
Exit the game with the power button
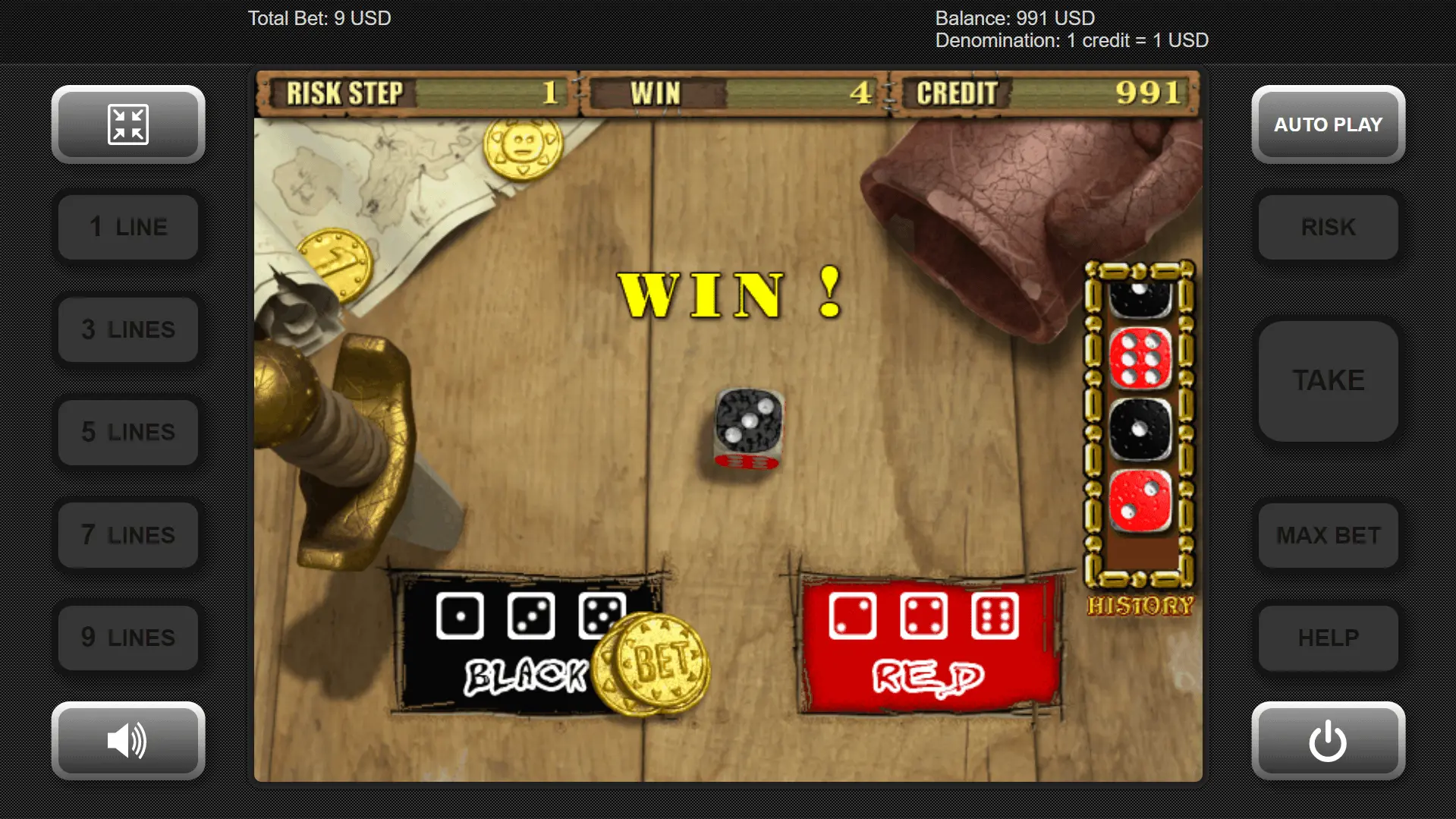click(1328, 740)
